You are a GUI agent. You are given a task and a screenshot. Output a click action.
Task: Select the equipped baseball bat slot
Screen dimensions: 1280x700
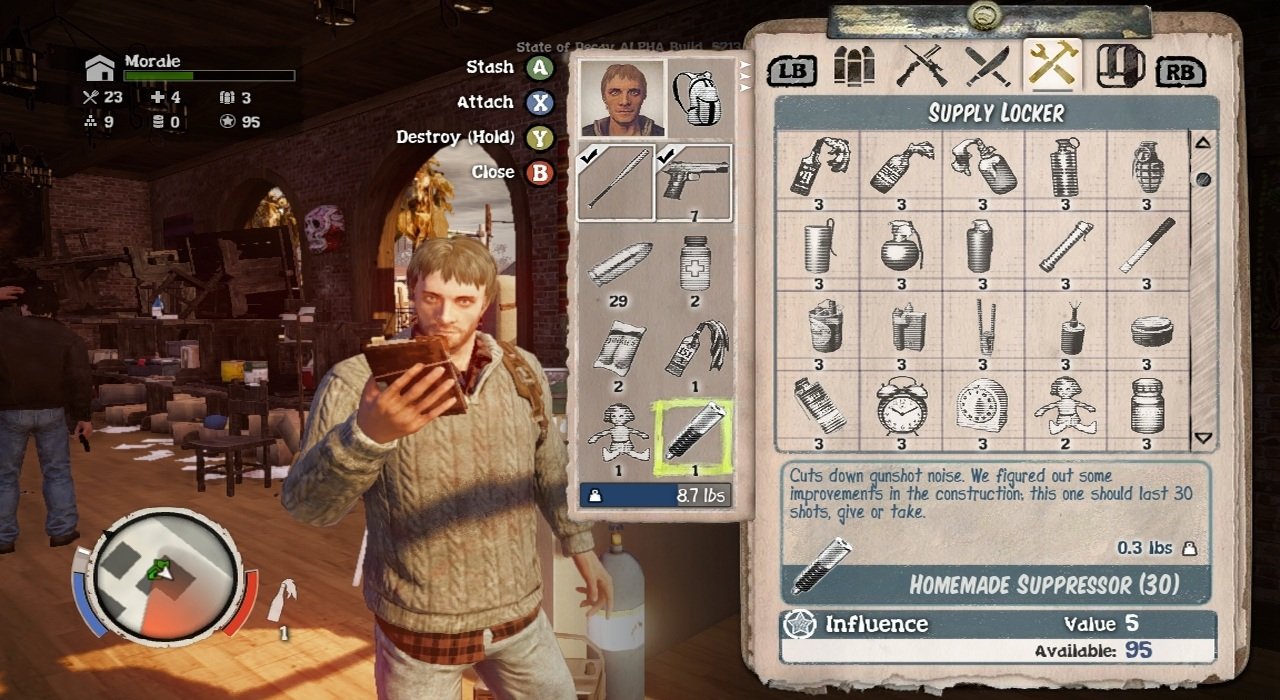pos(616,182)
